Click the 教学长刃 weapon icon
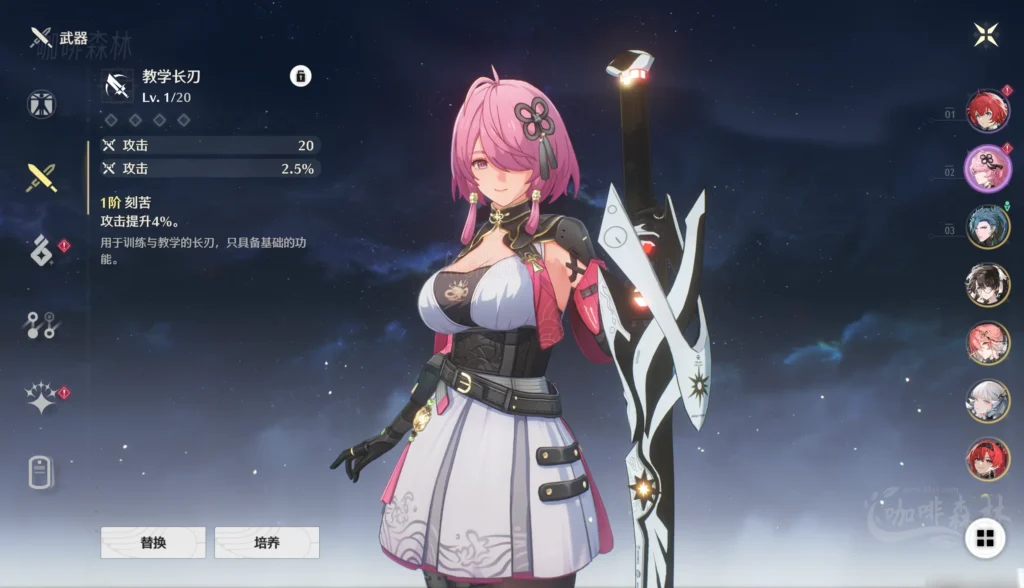 point(117,86)
